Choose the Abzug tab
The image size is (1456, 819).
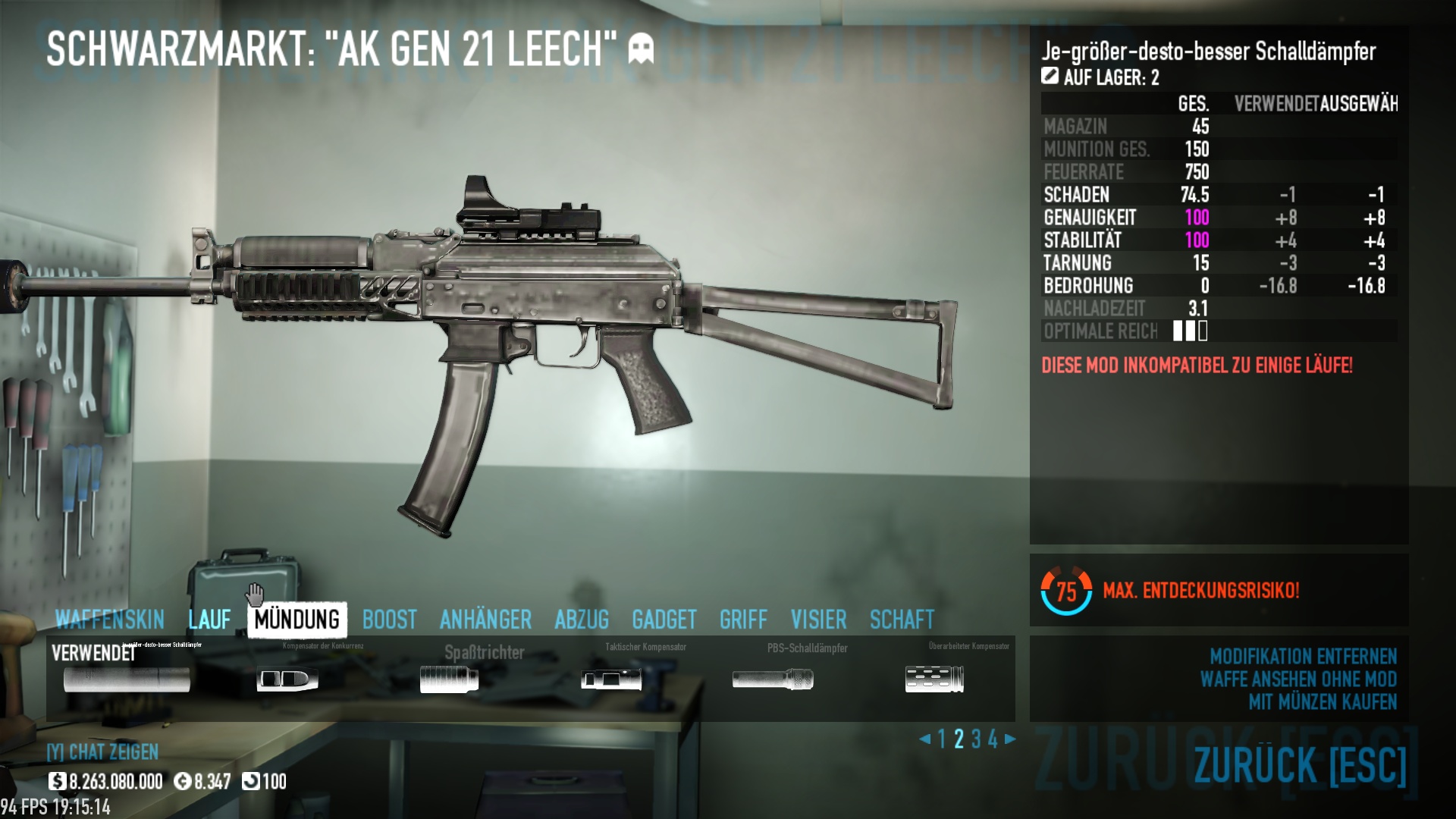pyautogui.click(x=582, y=620)
